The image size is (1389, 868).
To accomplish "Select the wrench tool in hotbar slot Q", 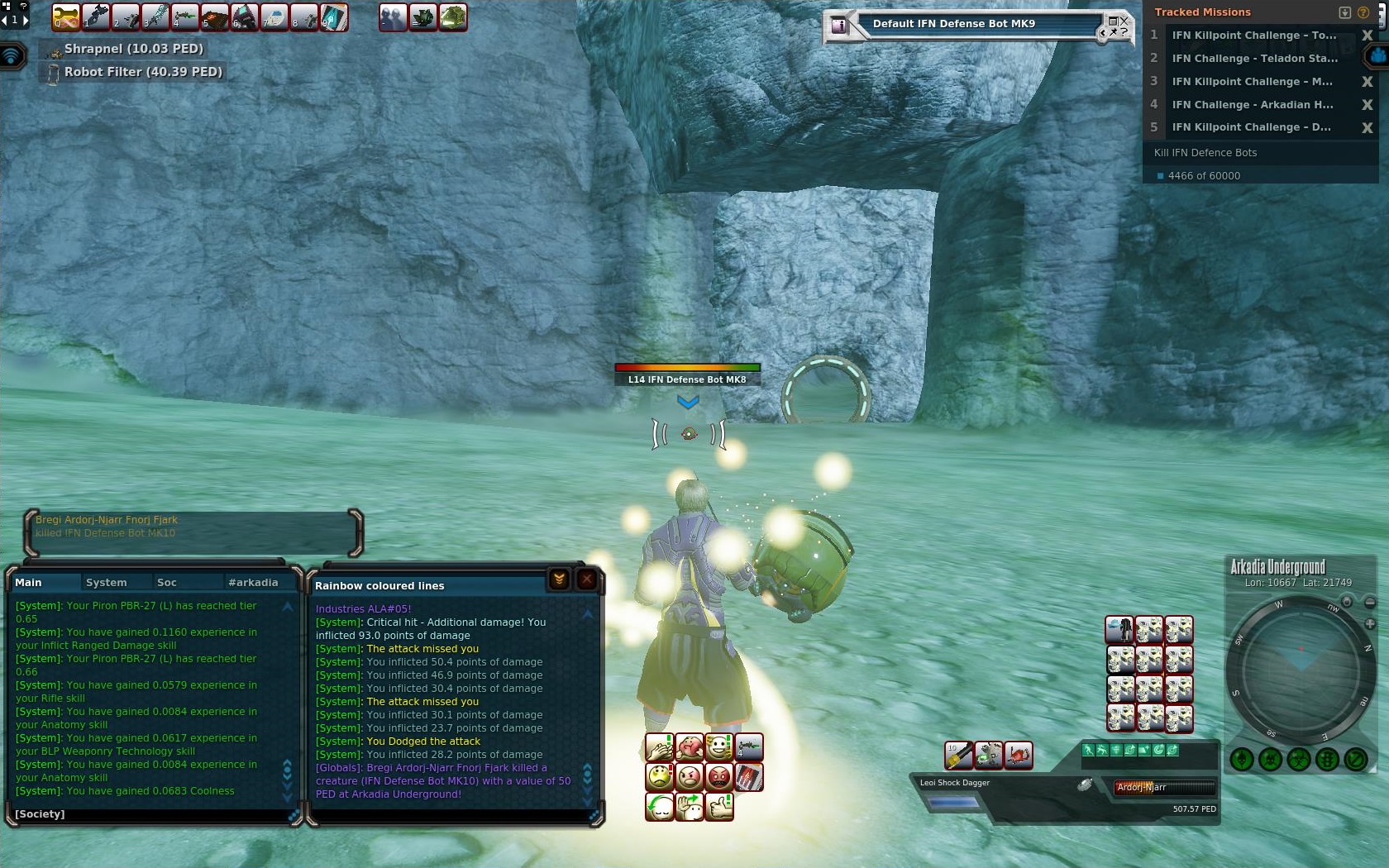I will click(65, 17).
